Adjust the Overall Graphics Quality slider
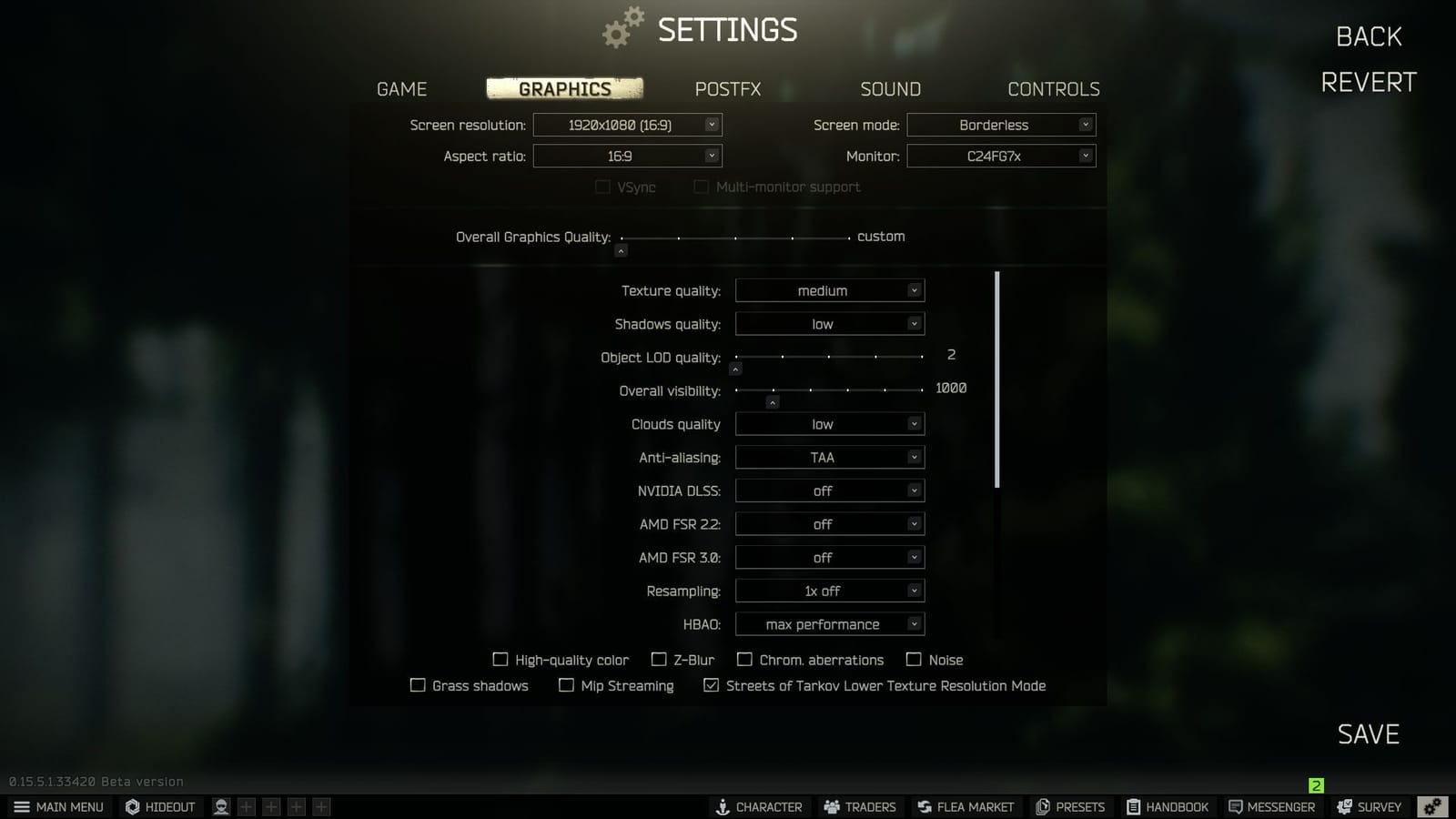1456x819 pixels. pyautogui.click(x=622, y=249)
